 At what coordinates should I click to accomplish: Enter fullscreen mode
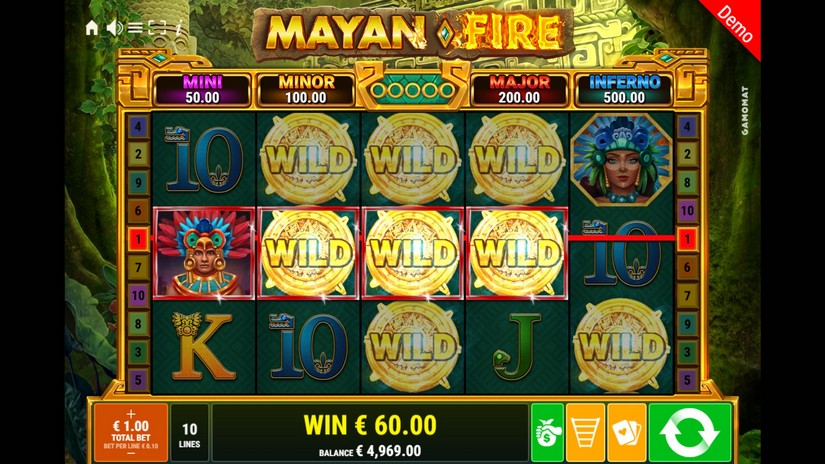157,28
